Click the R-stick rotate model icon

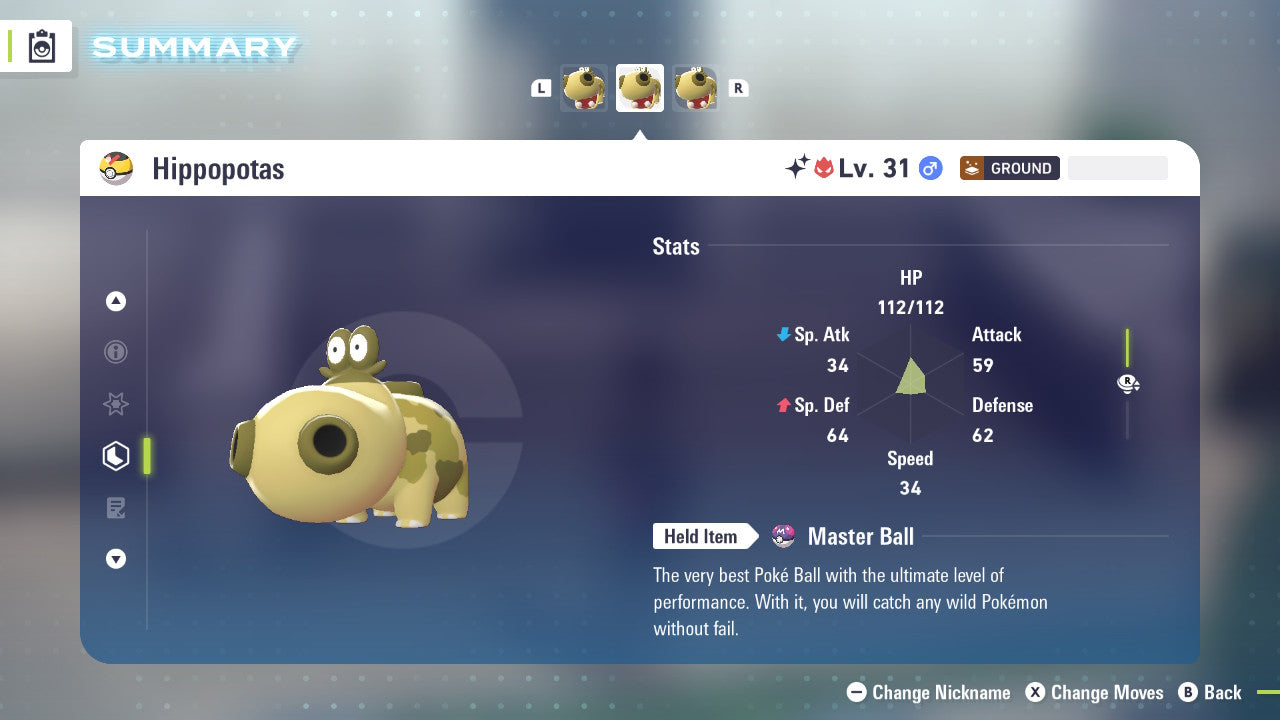[1128, 383]
